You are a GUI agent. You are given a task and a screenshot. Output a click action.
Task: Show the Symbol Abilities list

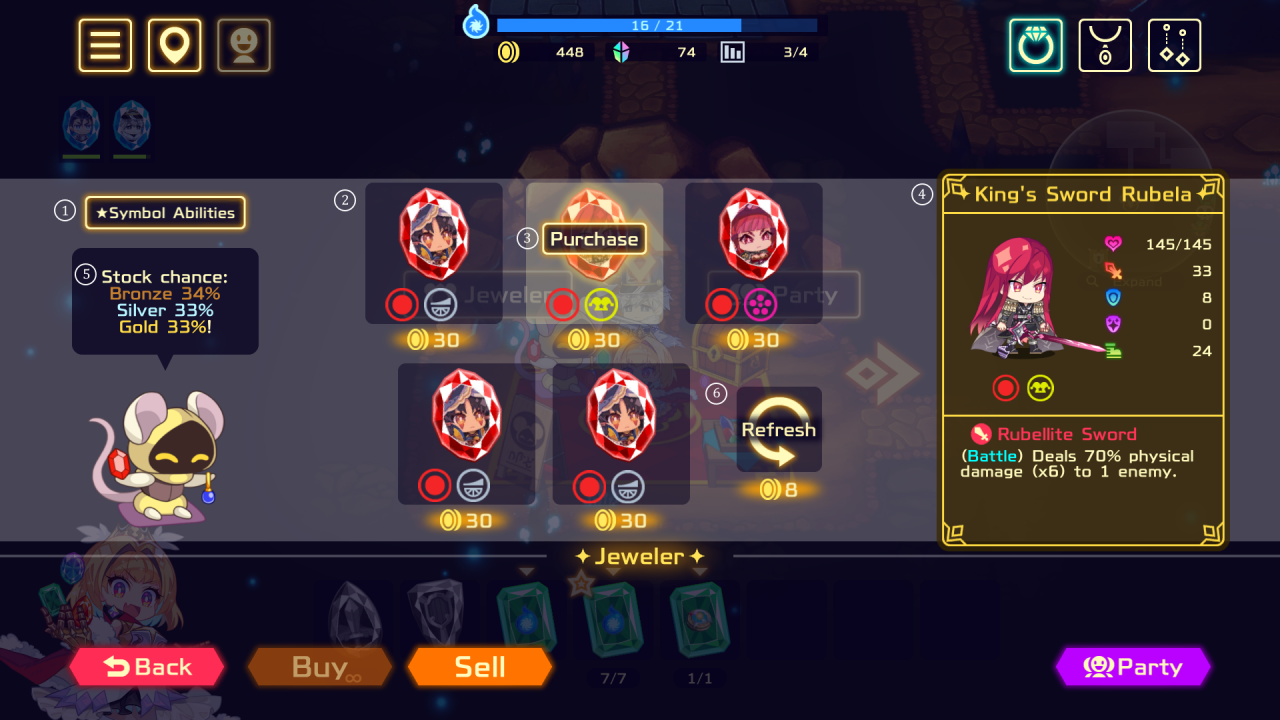click(x=165, y=213)
